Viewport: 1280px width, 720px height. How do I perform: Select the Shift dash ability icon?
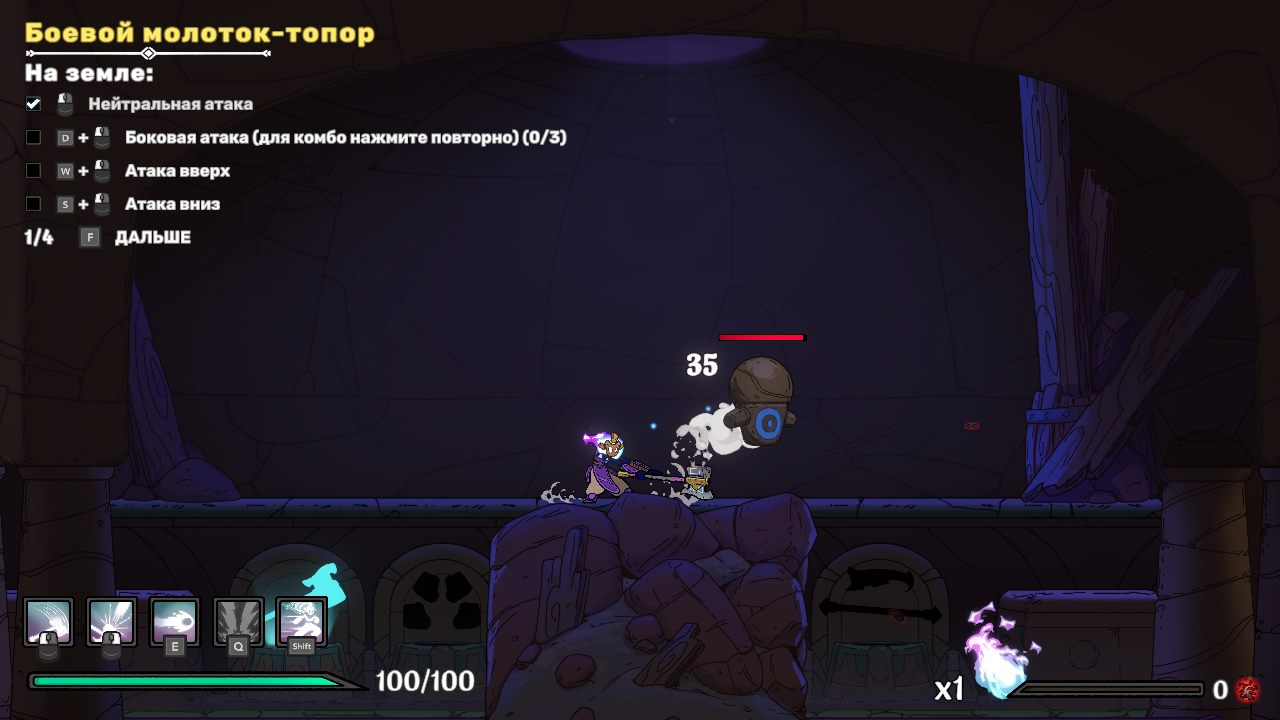(299, 621)
